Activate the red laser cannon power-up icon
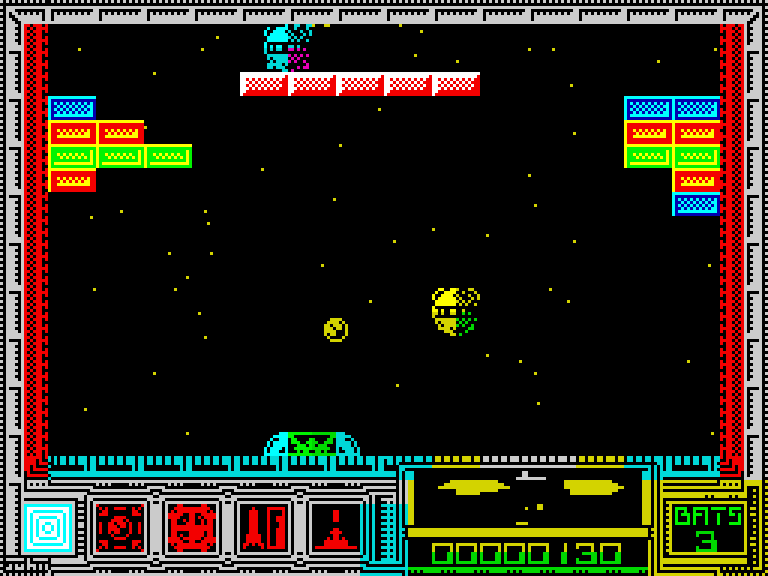The height and width of the screenshot is (576, 768). pos(335,527)
